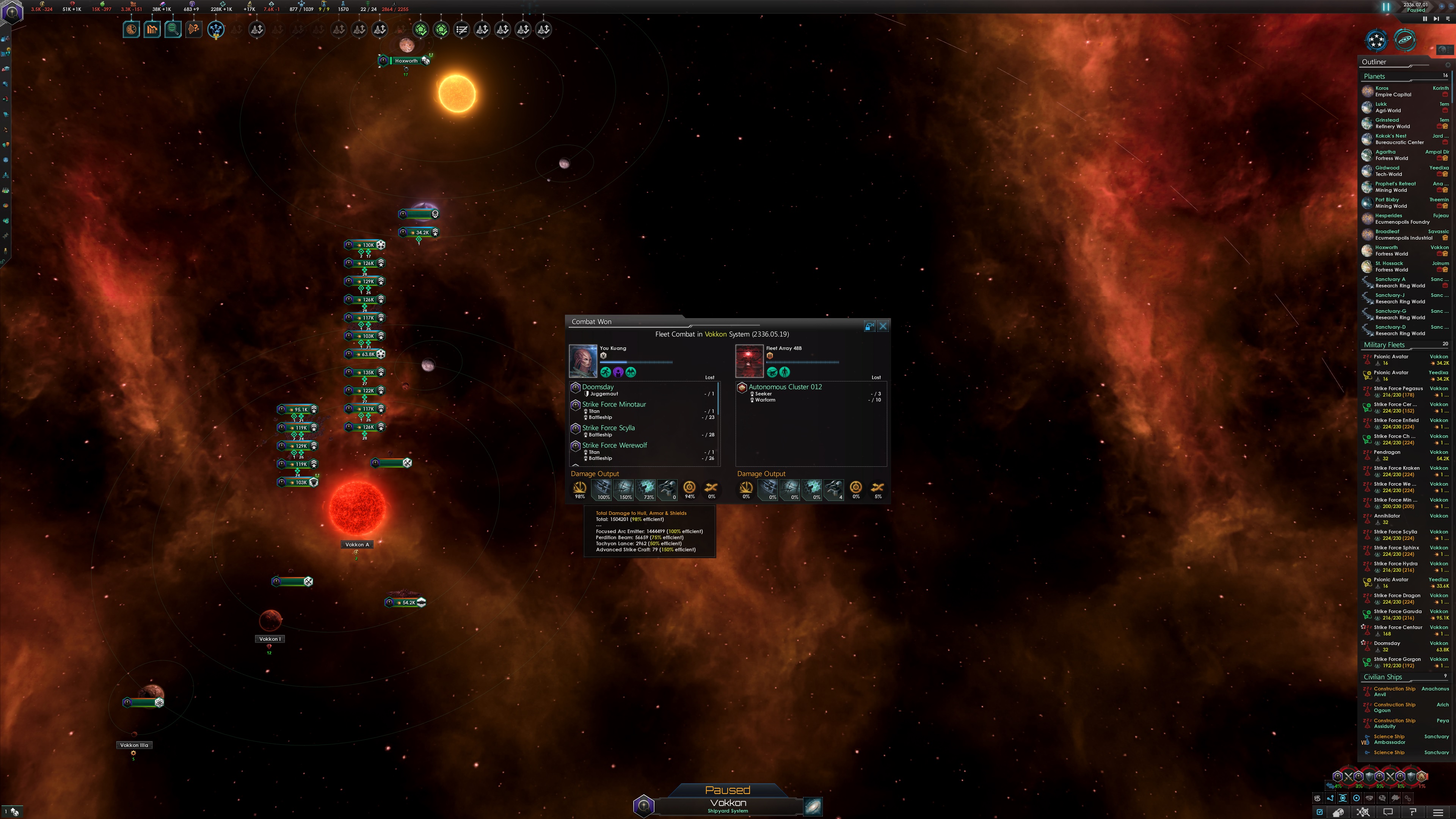Viewport: 1456px width, 819px height.
Task: Click admiral You Kuang's portrait
Action: click(583, 361)
